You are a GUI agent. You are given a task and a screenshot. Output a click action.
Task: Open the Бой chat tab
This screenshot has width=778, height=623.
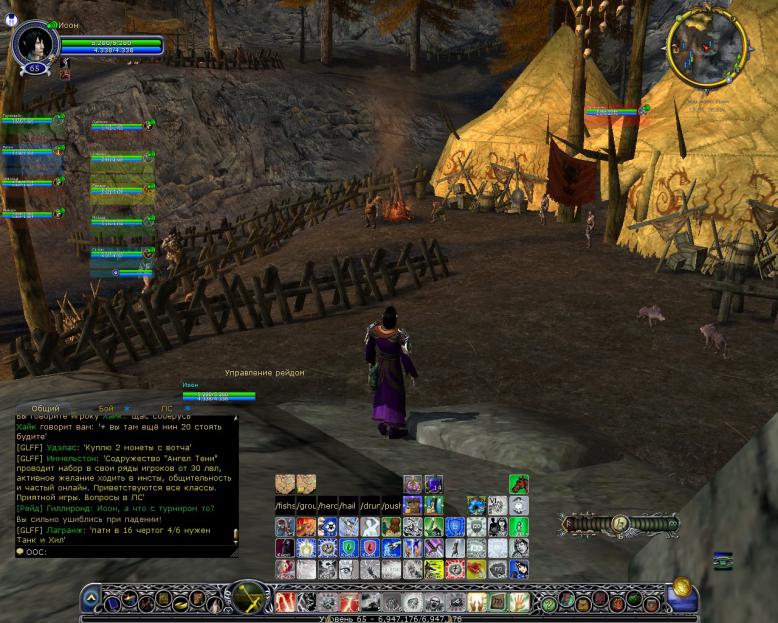click(x=106, y=408)
